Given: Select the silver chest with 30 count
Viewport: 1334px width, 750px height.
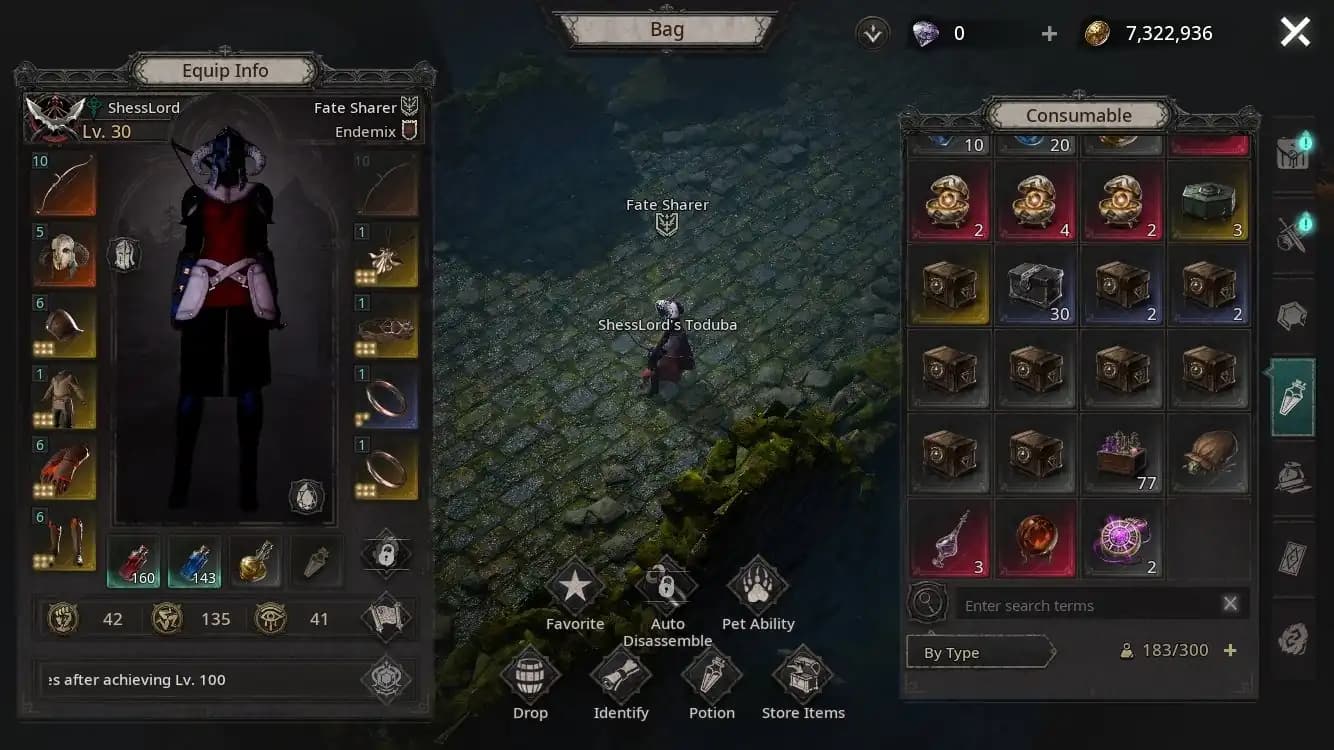Looking at the screenshot, I should click(x=1036, y=287).
